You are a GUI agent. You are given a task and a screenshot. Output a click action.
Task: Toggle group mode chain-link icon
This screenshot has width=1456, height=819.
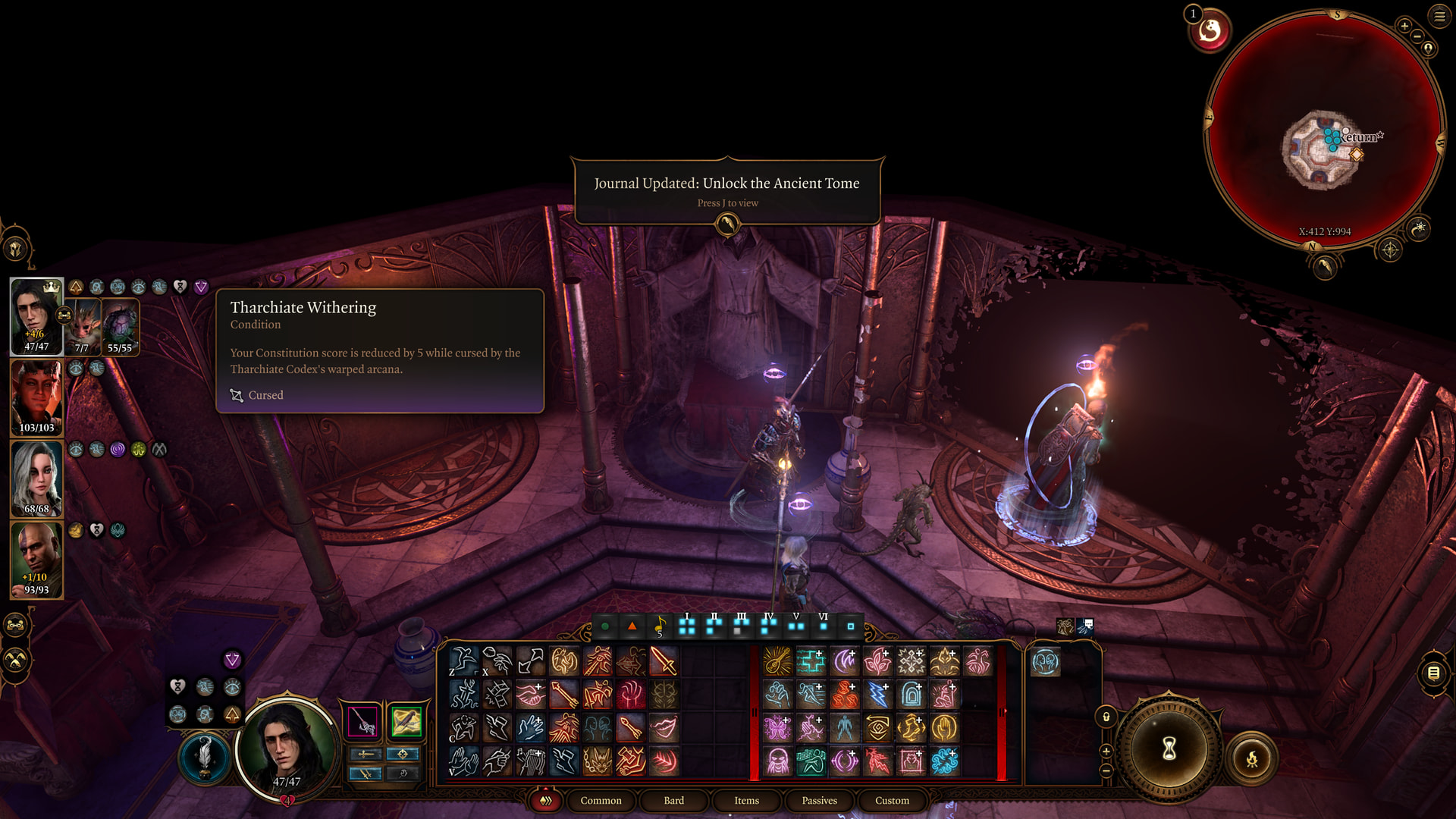click(x=16, y=626)
